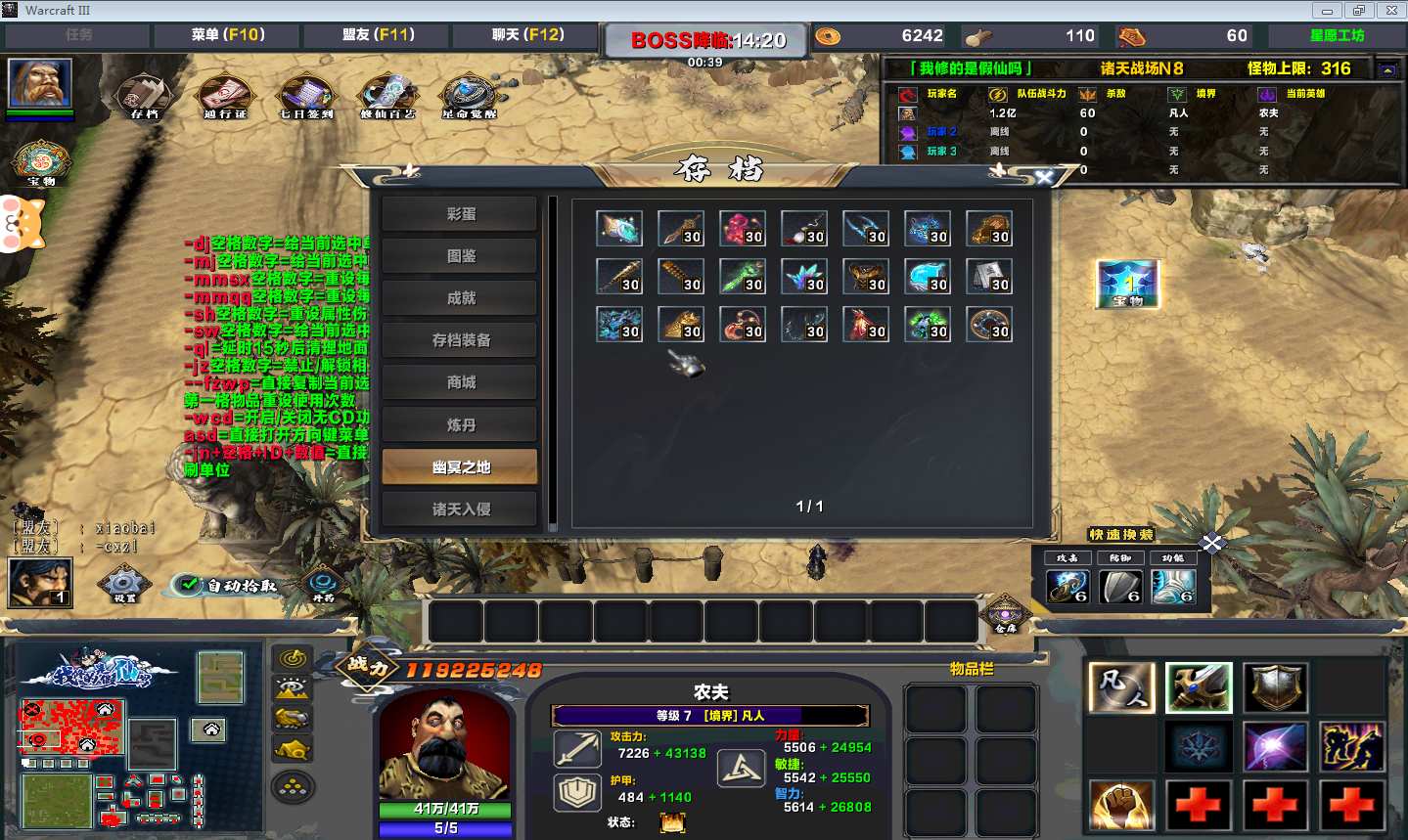Open the 存档装备 category

pyautogui.click(x=460, y=340)
